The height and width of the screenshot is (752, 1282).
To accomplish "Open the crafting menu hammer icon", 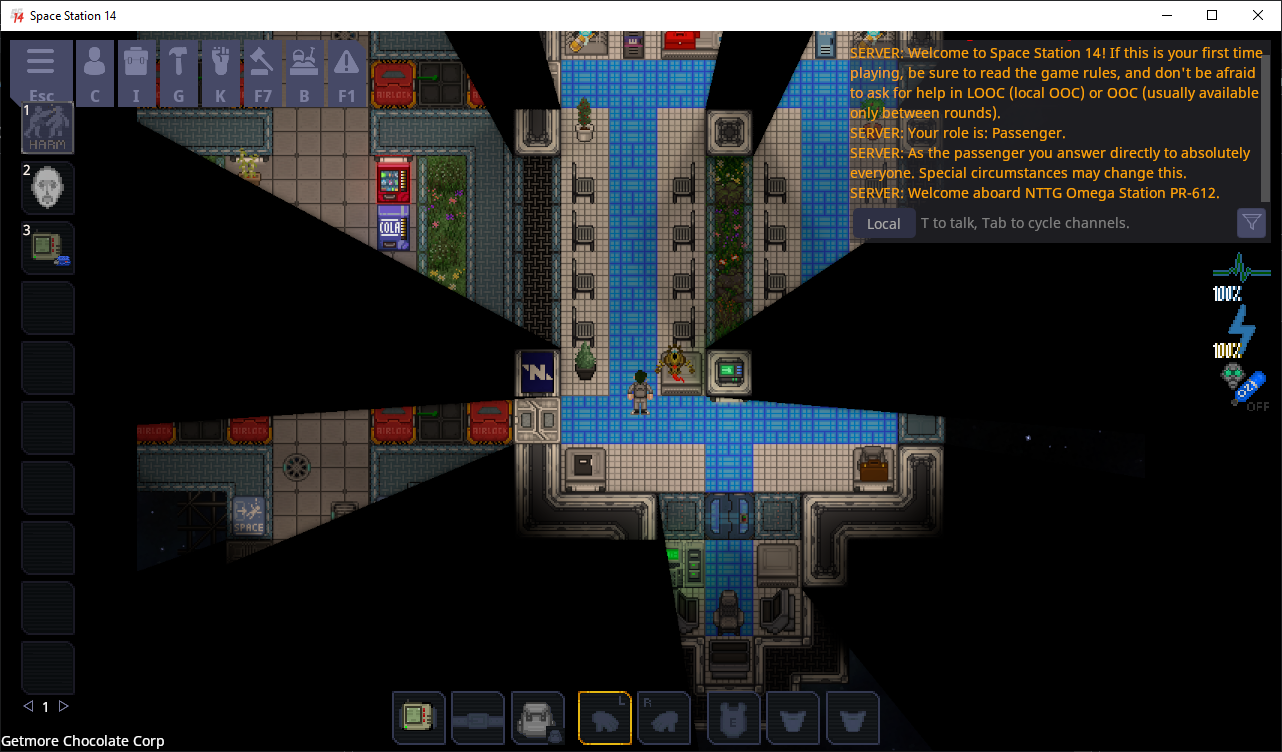I will (x=179, y=62).
